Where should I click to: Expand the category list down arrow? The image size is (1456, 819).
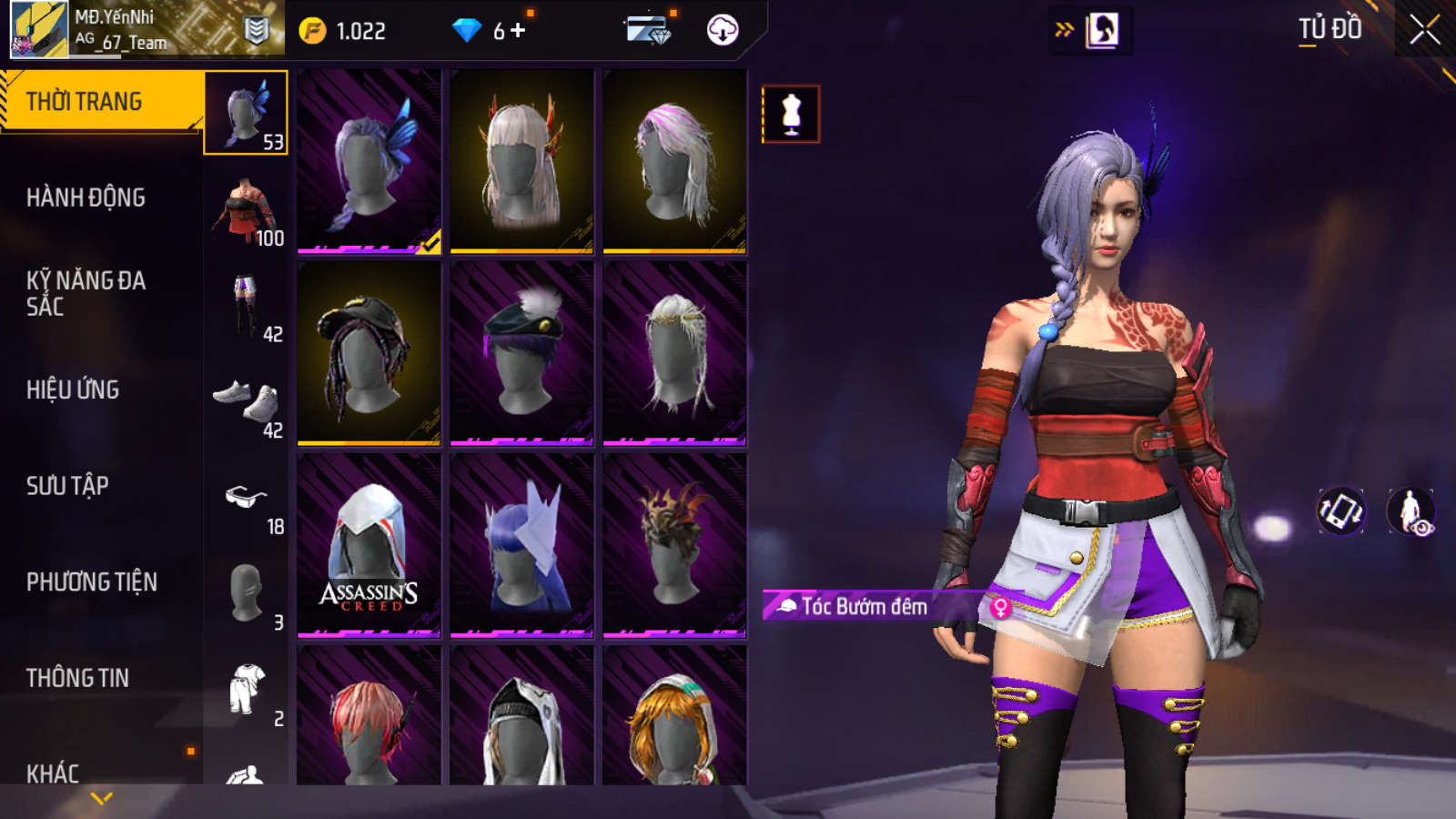[x=102, y=798]
